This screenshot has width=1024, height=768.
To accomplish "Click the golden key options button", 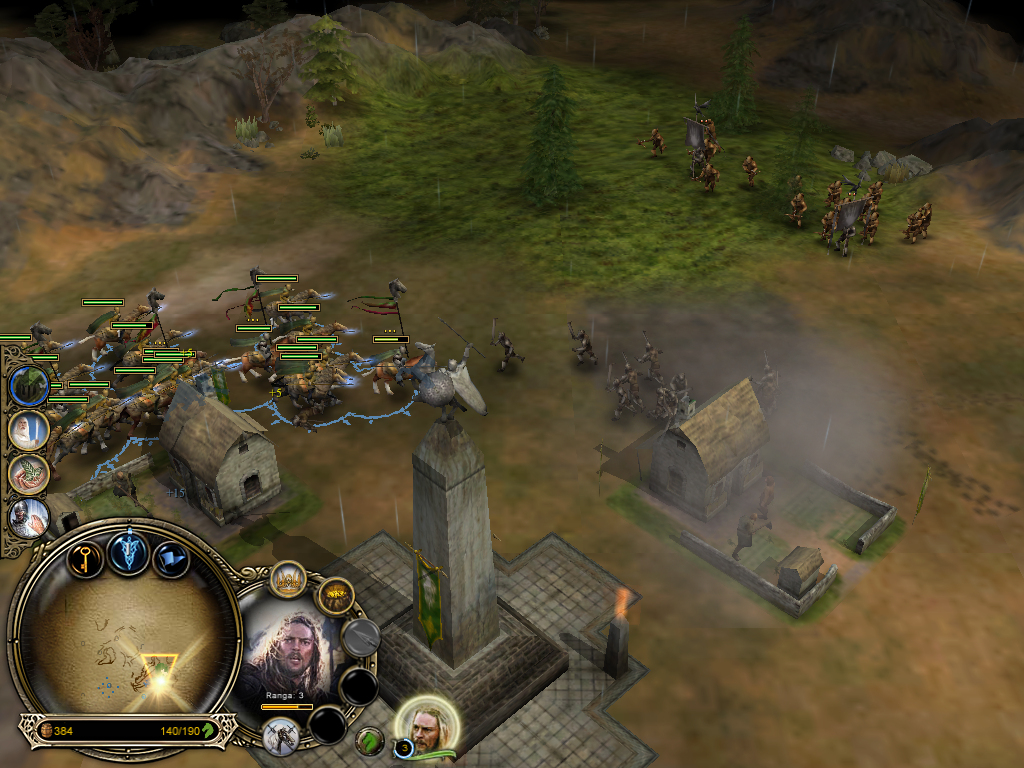I will tap(86, 557).
